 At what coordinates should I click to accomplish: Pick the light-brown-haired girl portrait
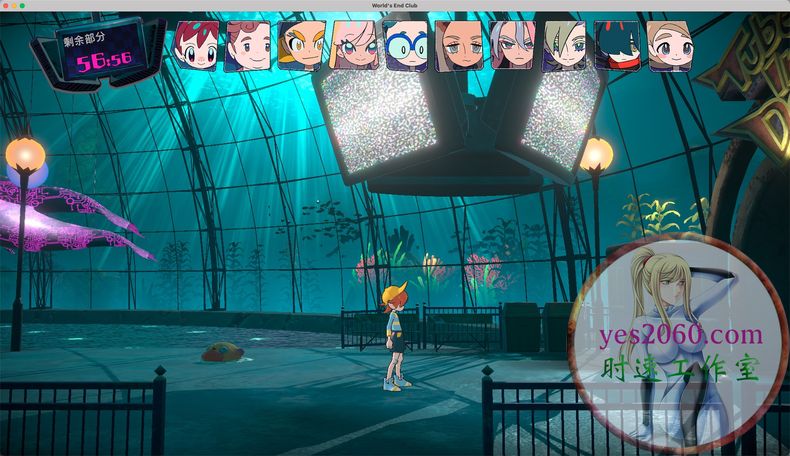(669, 45)
